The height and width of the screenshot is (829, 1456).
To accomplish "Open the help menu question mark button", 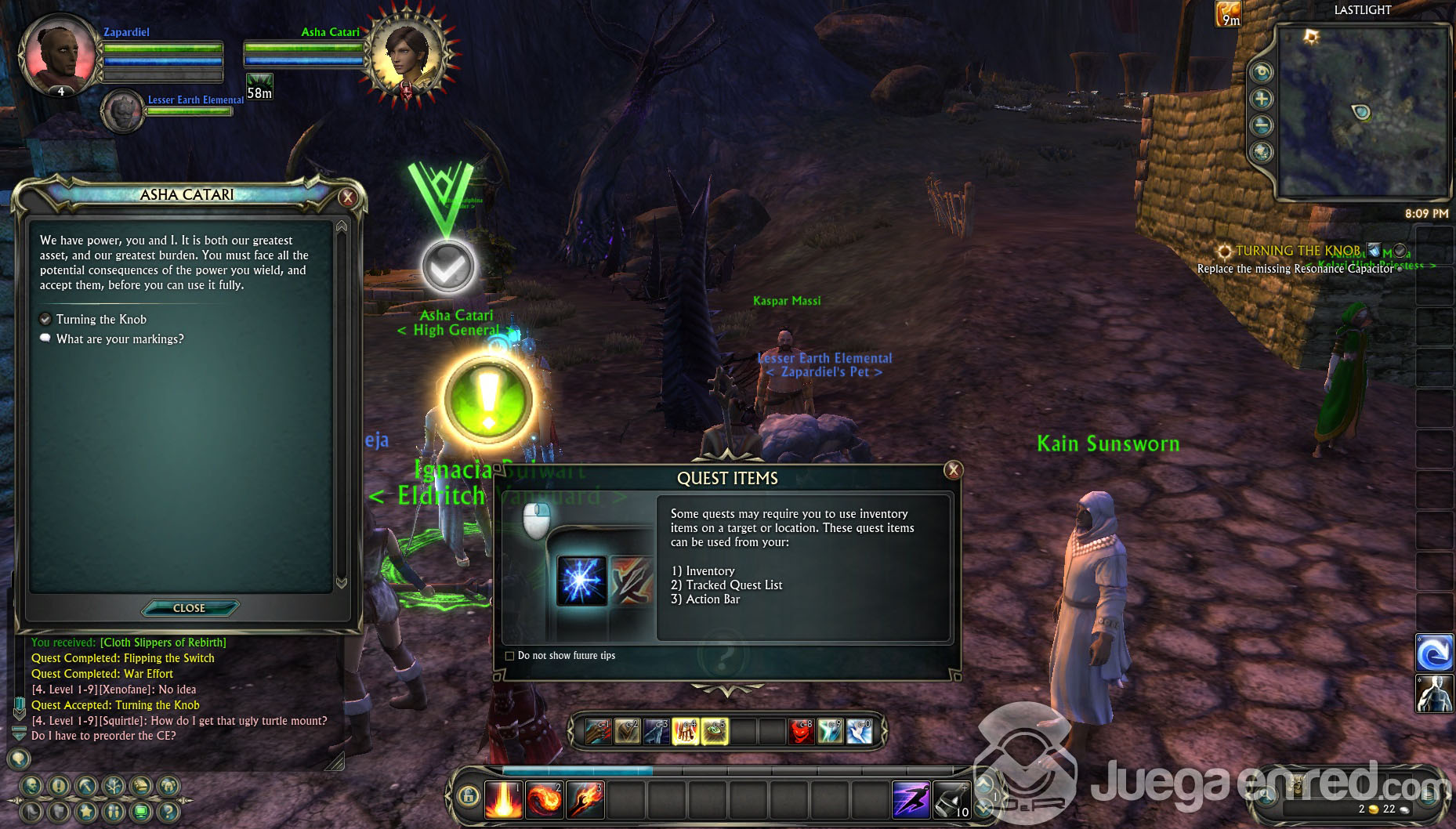I will 168,811.
